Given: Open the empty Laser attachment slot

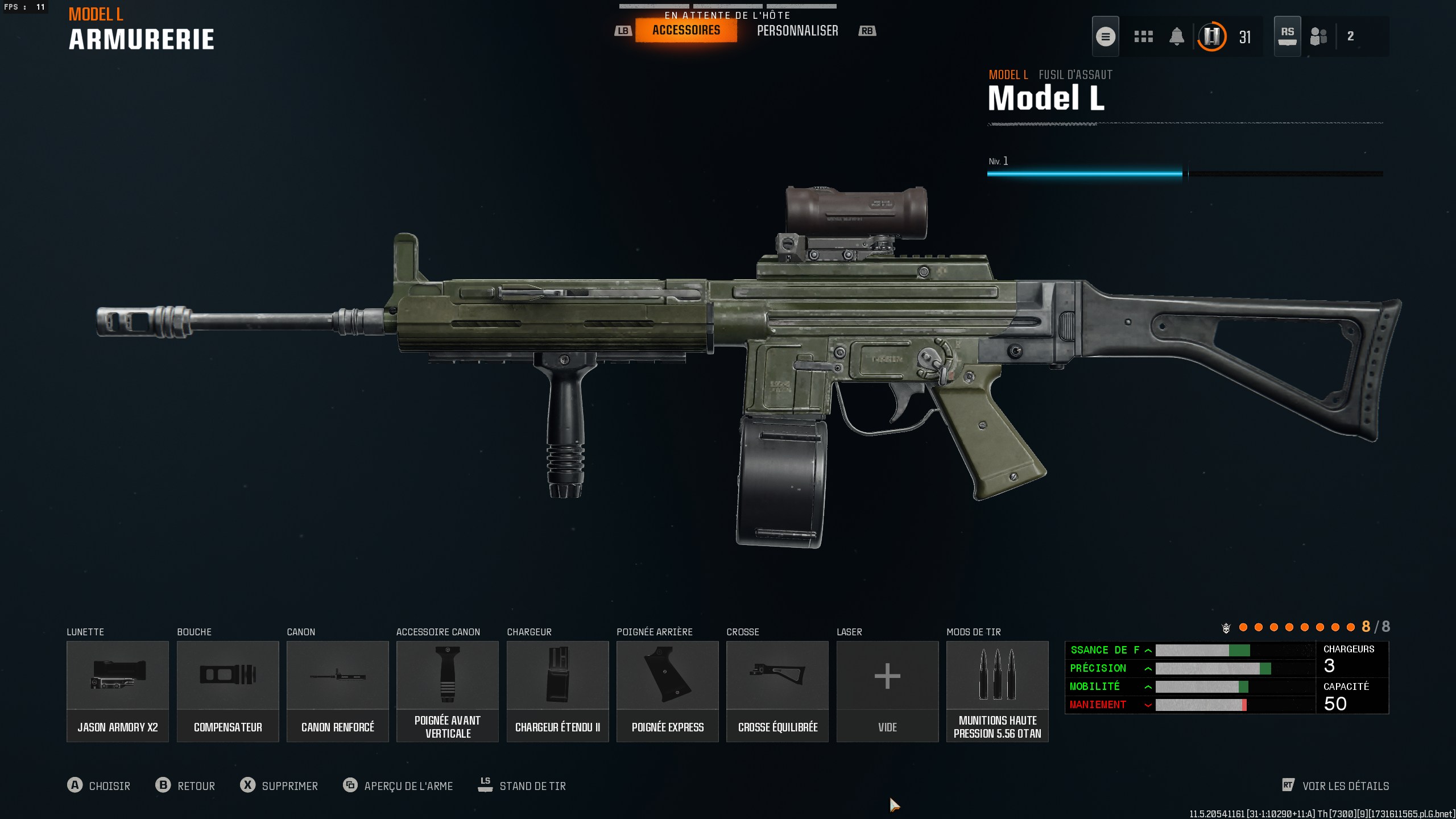Looking at the screenshot, I should point(887,691).
